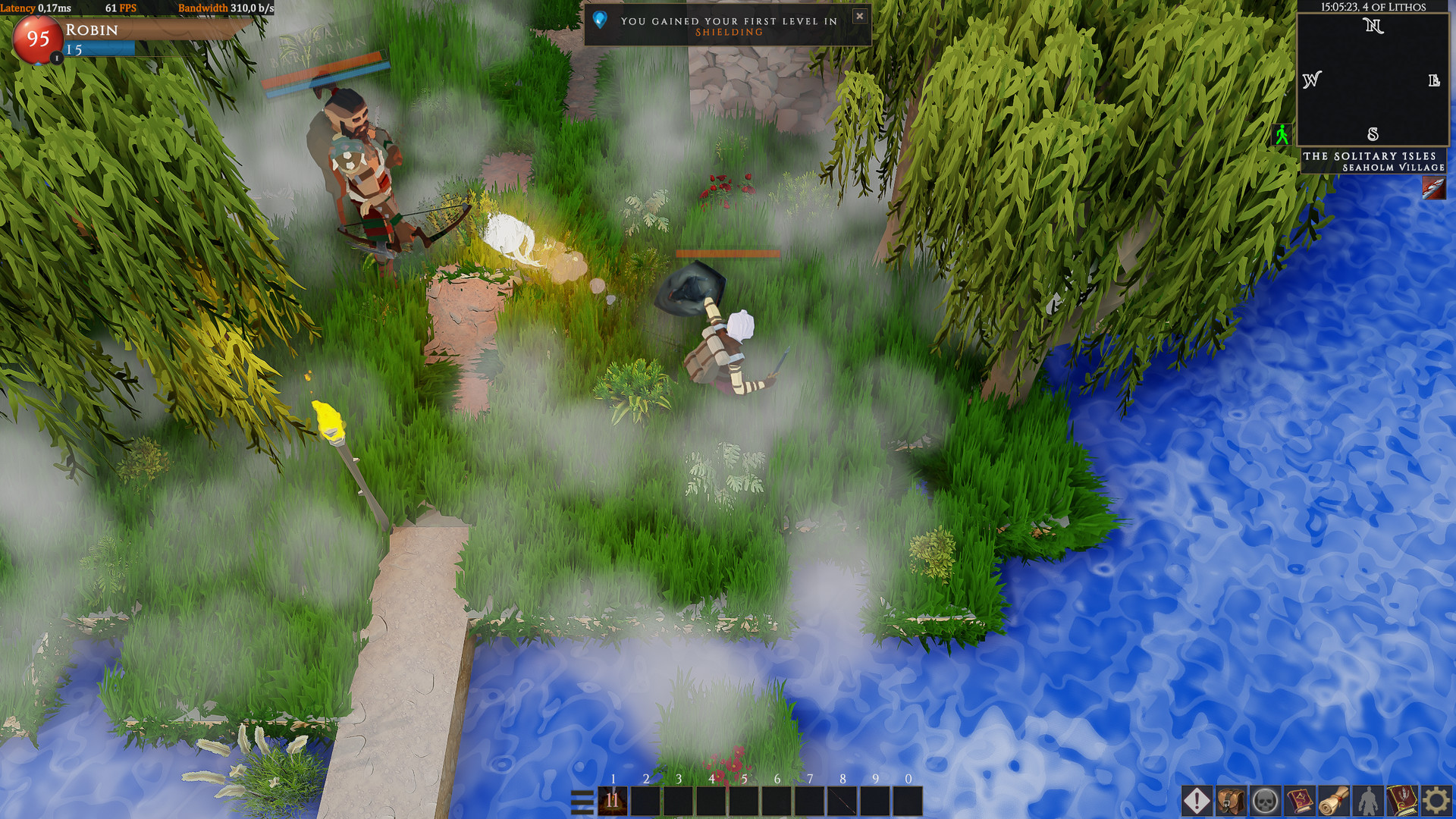The width and height of the screenshot is (1456, 819).
Task: Open the purple spellbook icon
Action: (x=1301, y=800)
